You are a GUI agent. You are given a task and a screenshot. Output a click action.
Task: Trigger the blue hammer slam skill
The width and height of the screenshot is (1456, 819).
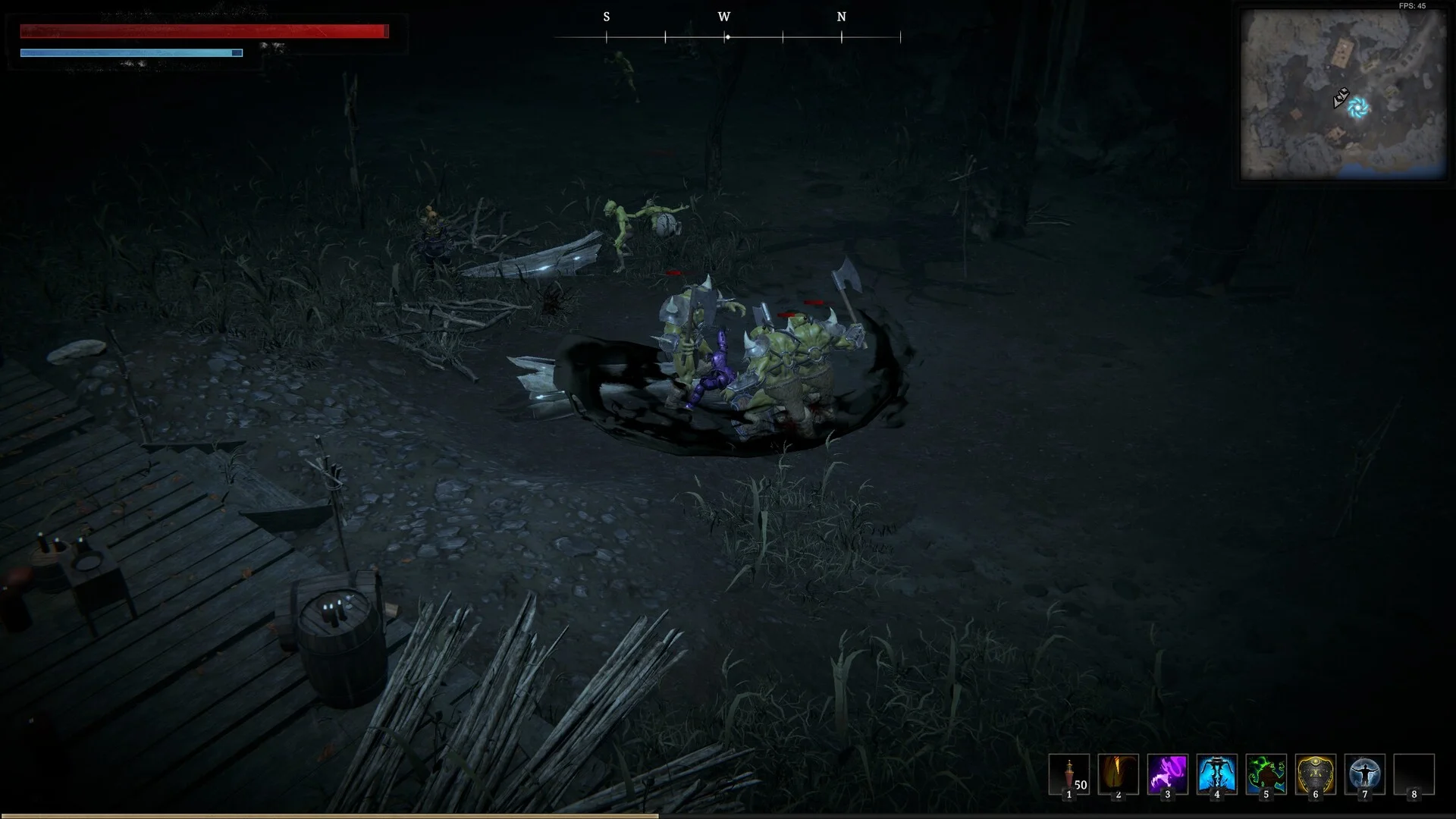click(1216, 774)
